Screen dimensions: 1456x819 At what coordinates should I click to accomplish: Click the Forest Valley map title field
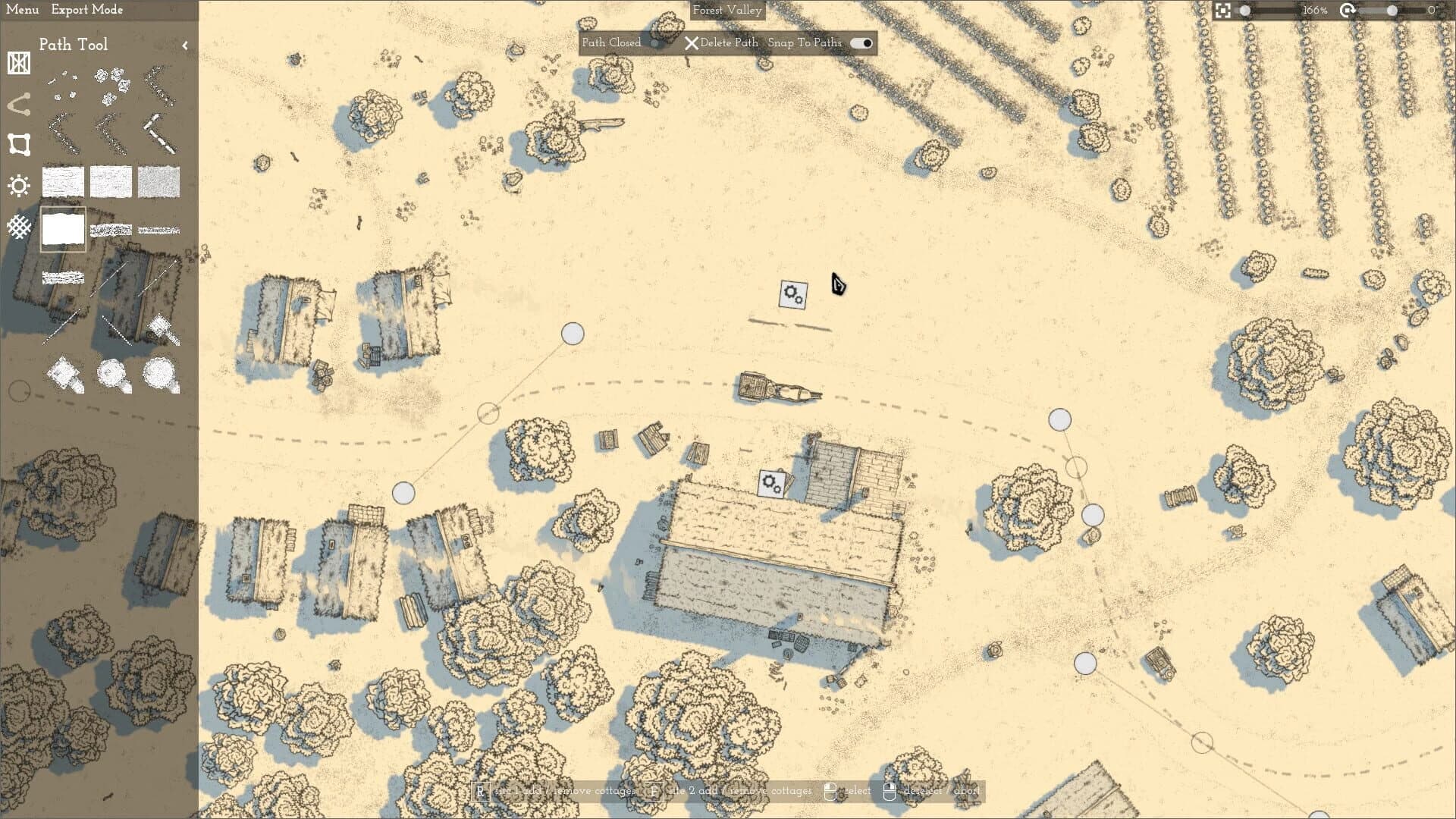[726, 11]
